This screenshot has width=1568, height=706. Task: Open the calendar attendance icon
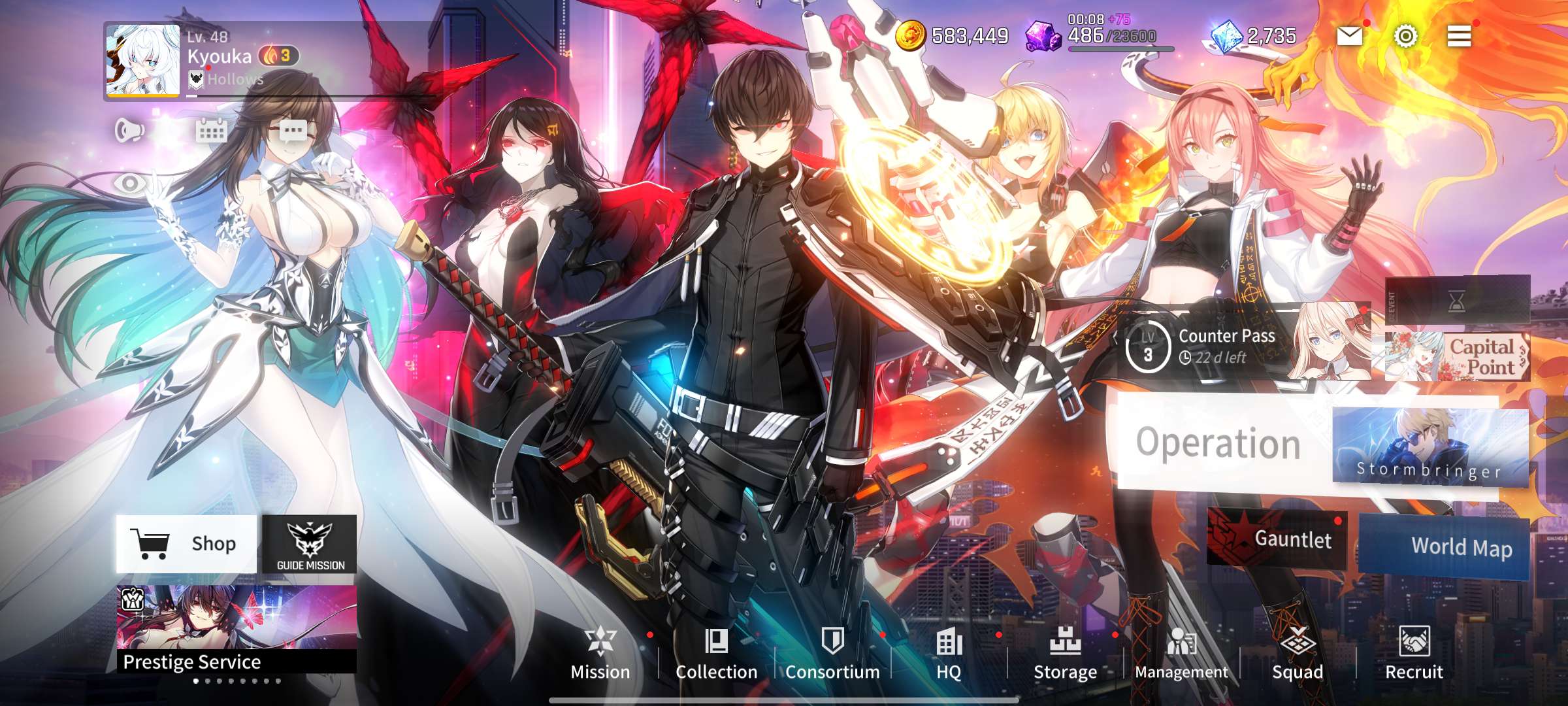pyautogui.click(x=211, y=131)
